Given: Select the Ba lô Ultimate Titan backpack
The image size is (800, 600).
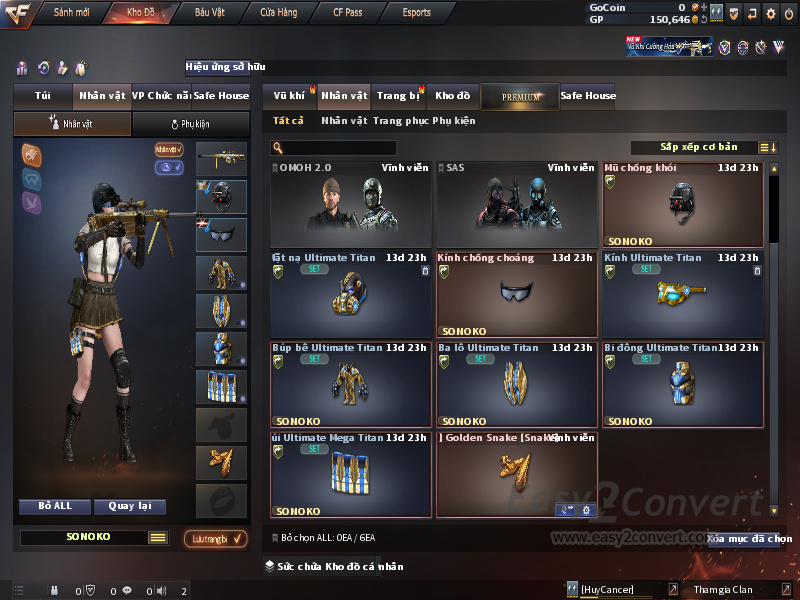Looking at the screenshot, I should [517, 385].
